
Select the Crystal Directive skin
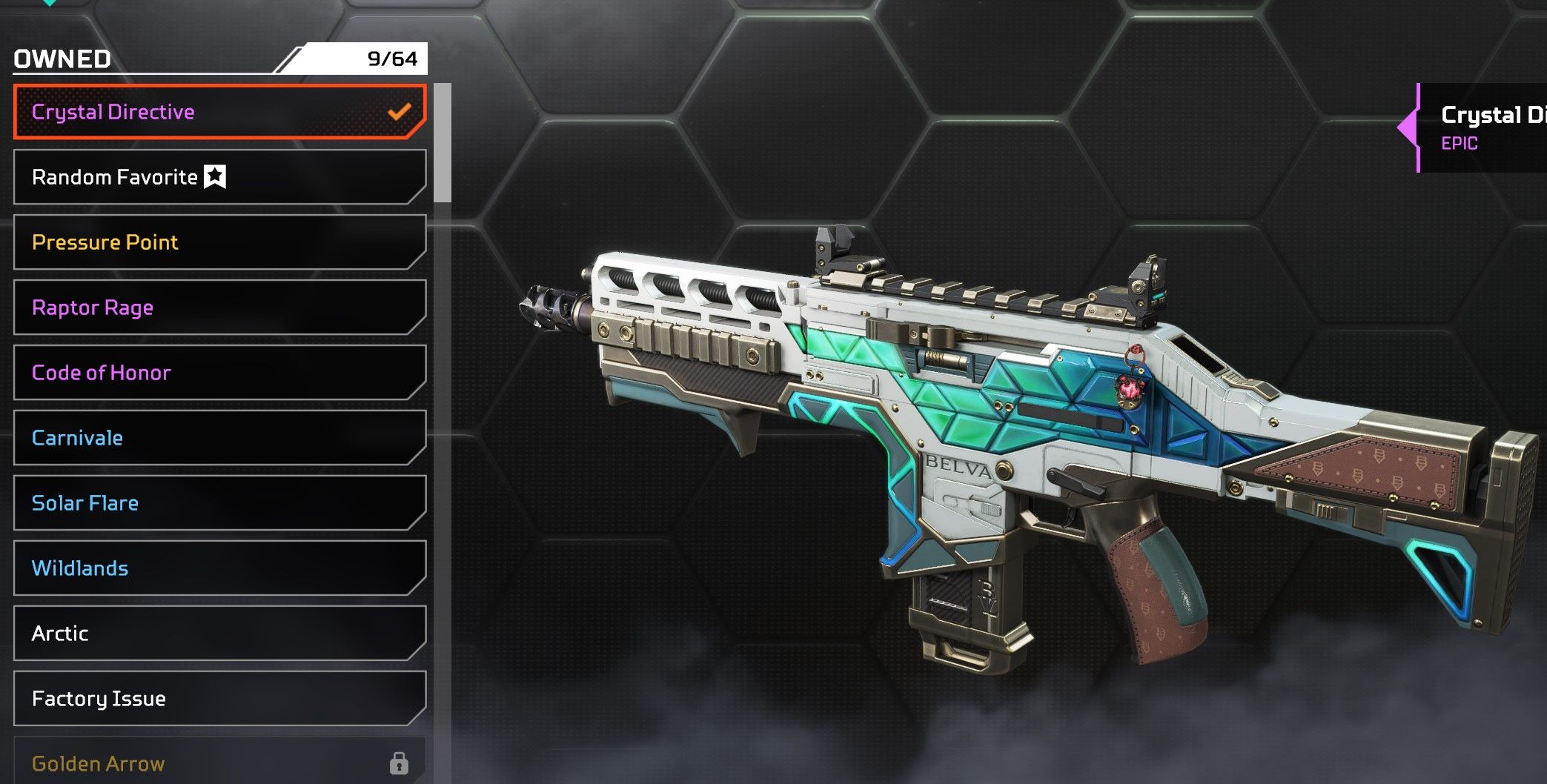point(219,112)
